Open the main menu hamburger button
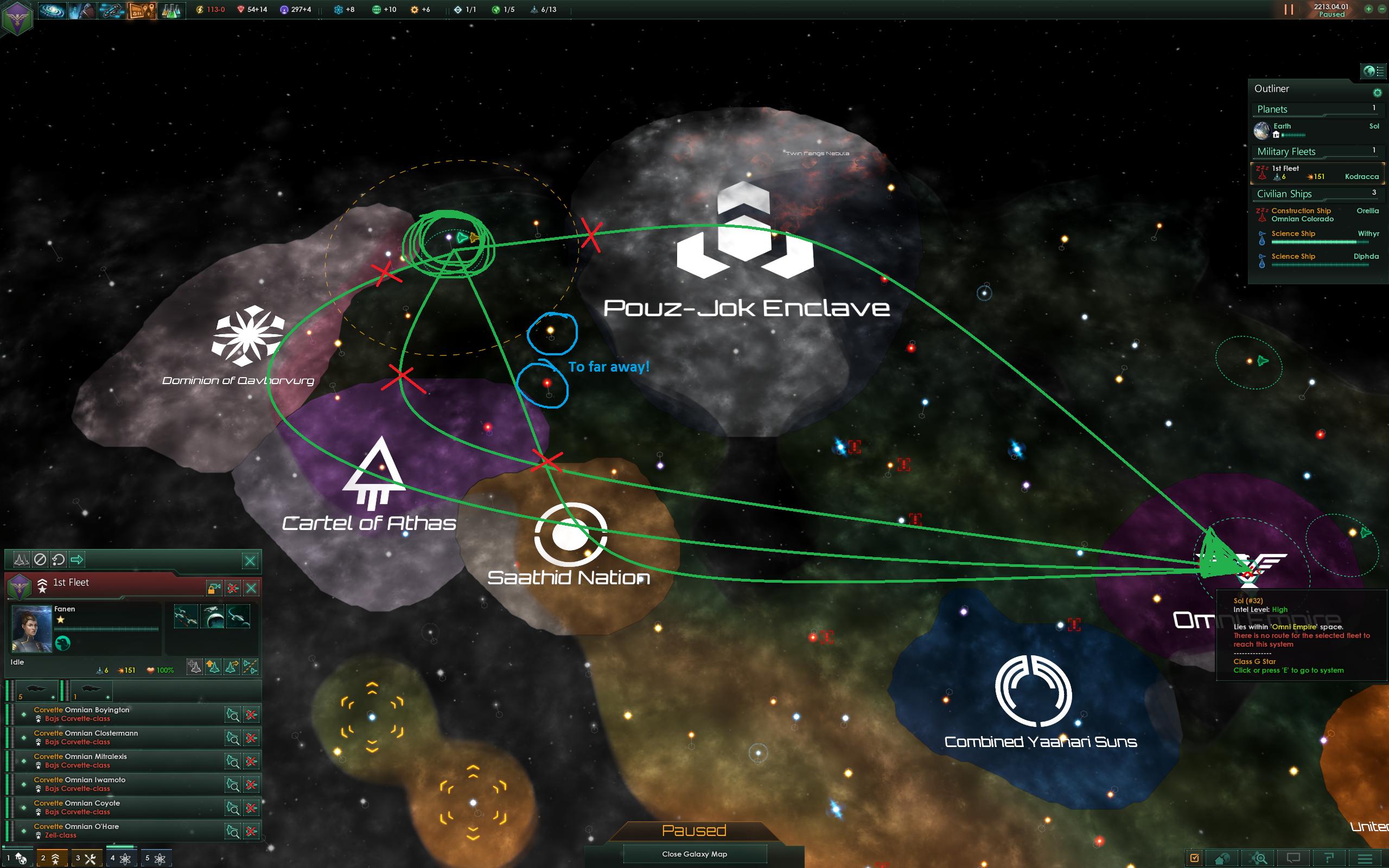The height and width of the screenshot is (868, 1389). click(x=1365, y=858)
